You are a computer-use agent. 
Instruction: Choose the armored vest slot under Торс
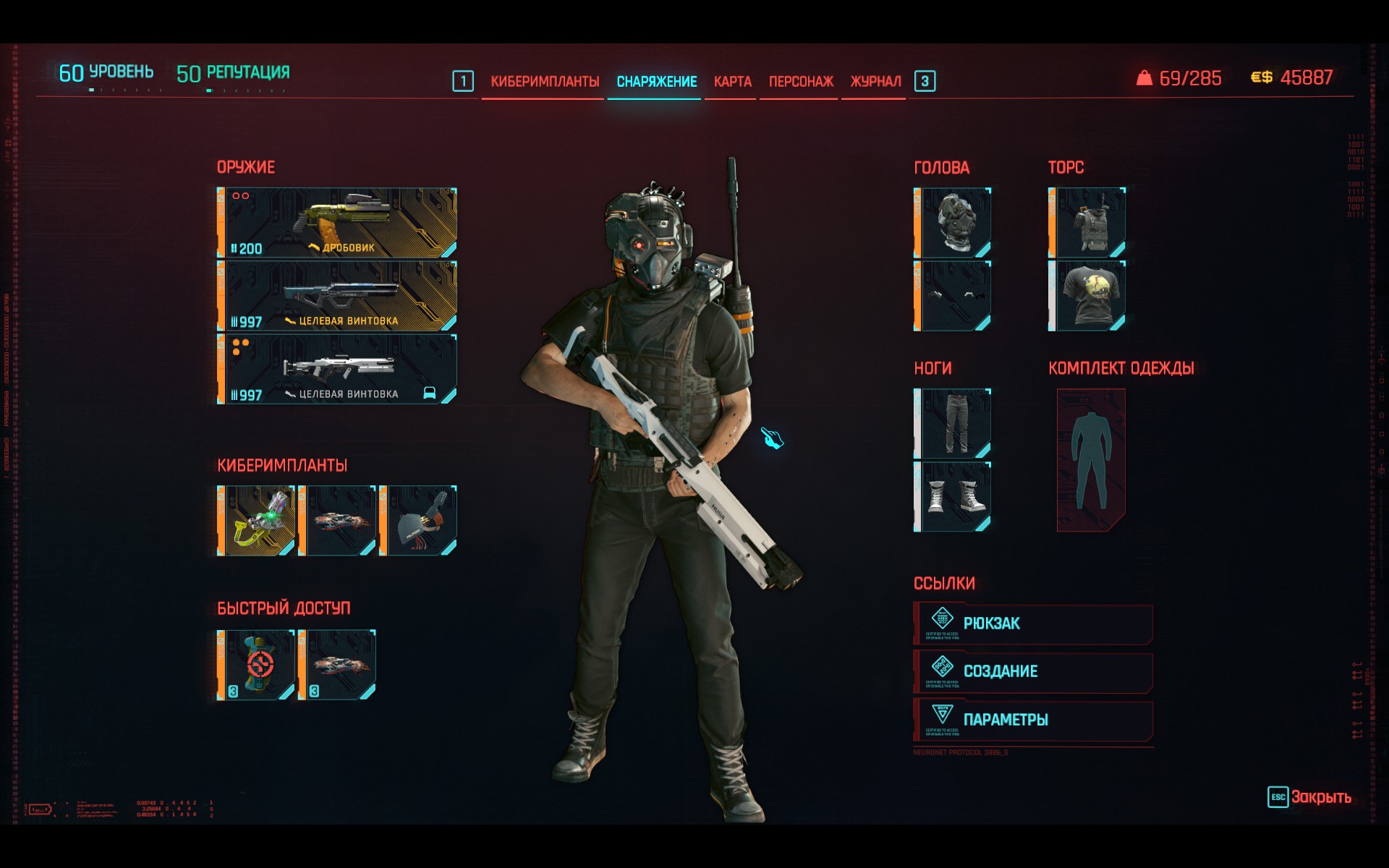coord(1087,223)
